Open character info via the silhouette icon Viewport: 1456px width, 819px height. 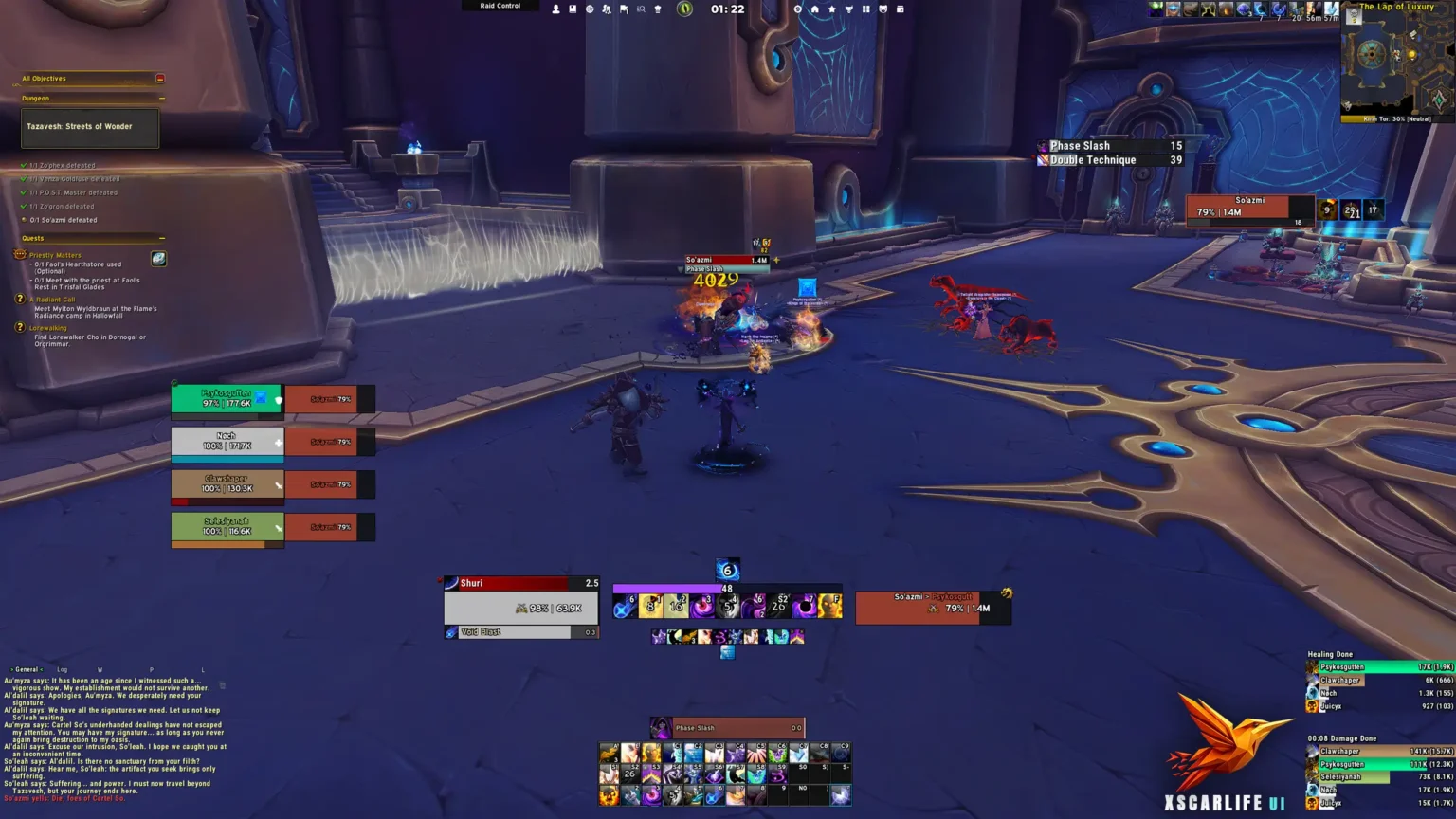tap(555, 8)
